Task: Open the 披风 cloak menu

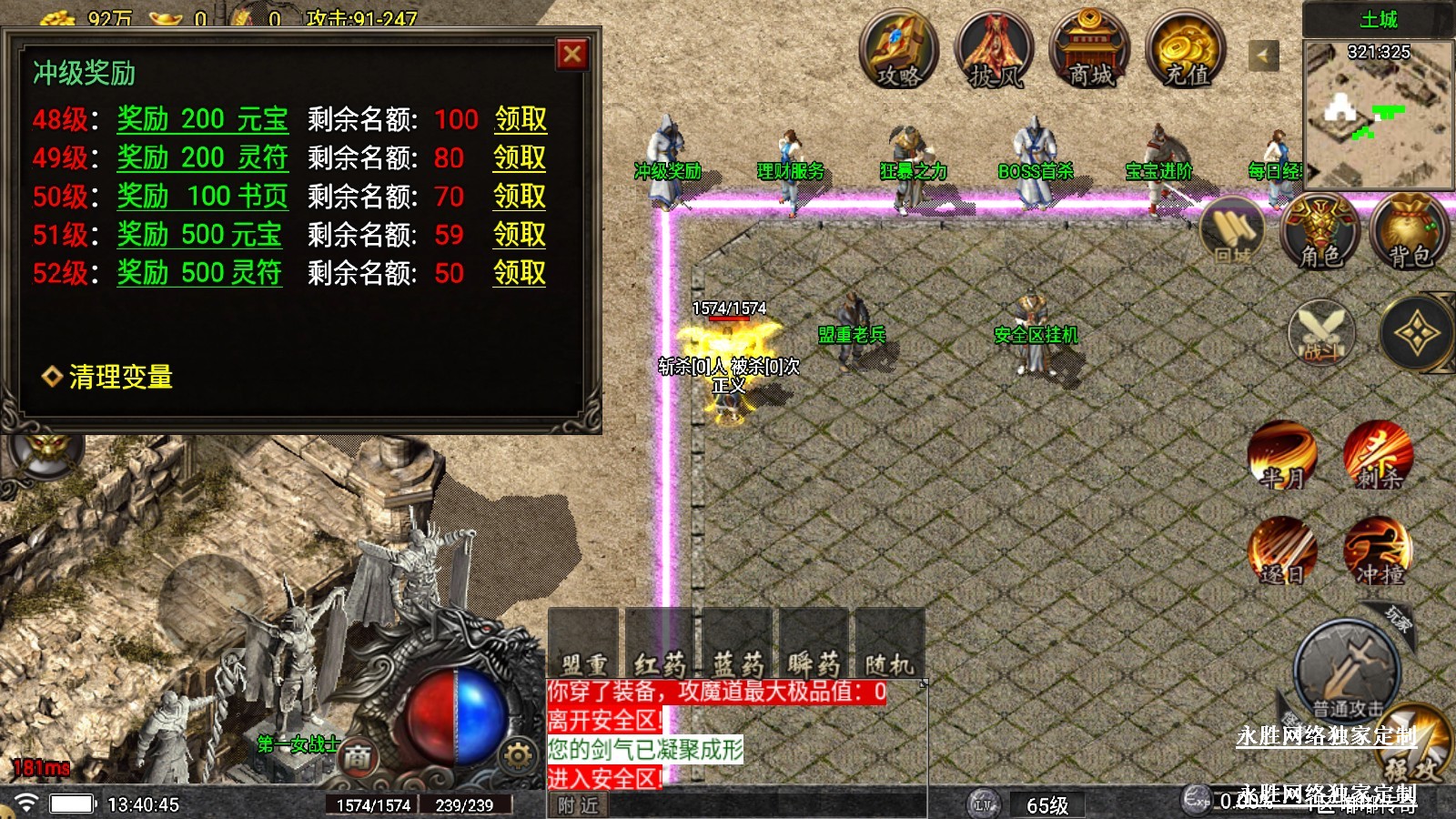Action: (995, 51)
